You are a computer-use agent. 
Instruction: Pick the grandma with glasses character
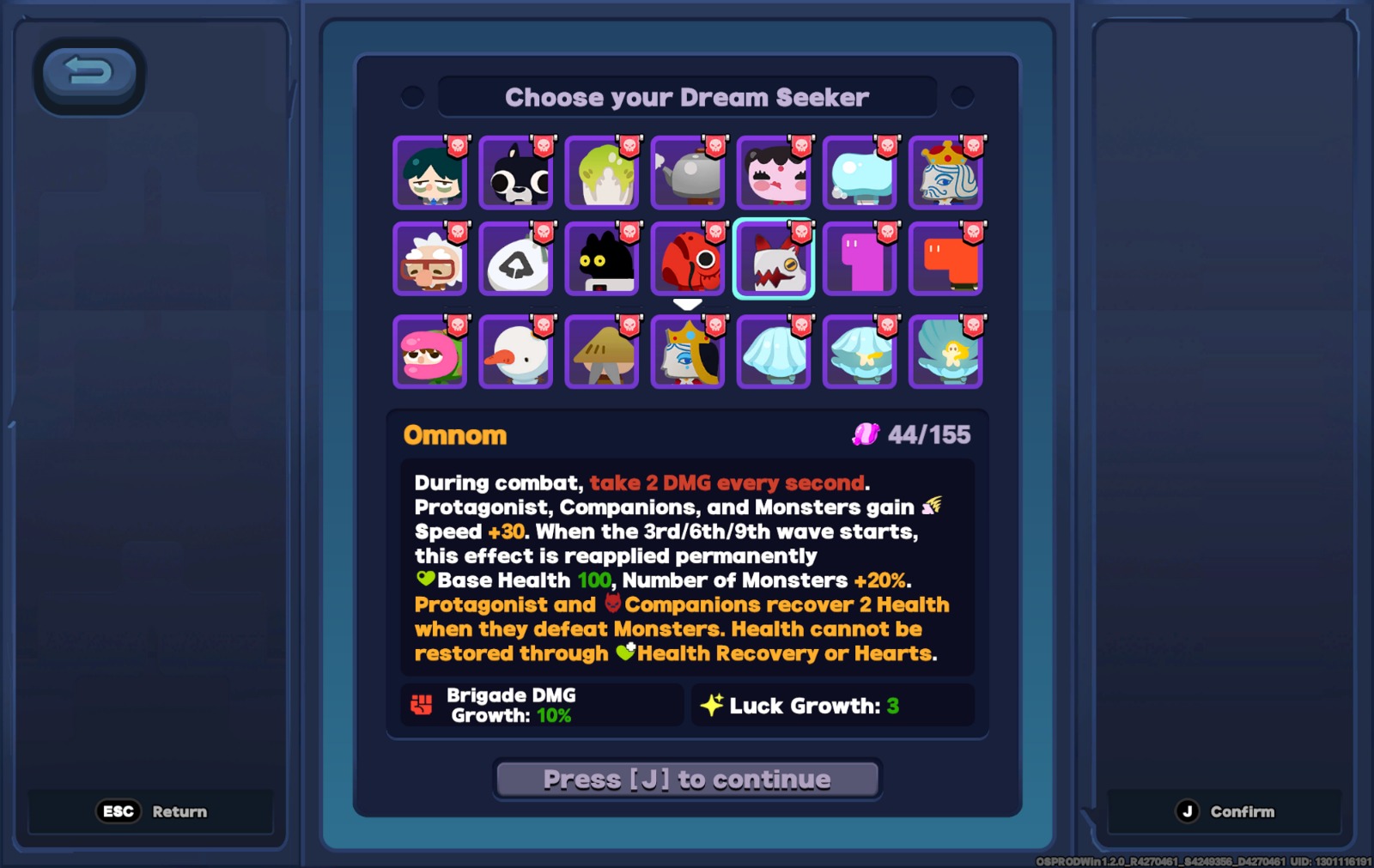[x=430, y=260]
